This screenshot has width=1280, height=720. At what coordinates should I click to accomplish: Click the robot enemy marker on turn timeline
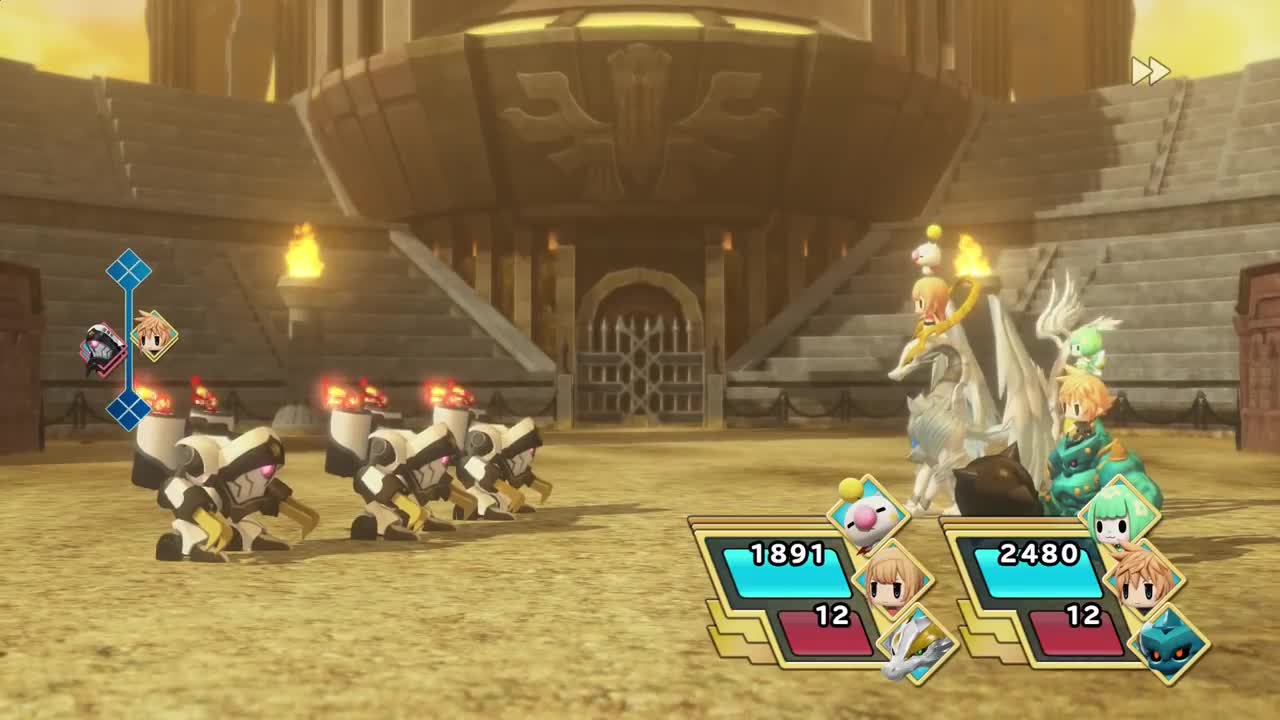coord(103,350)
